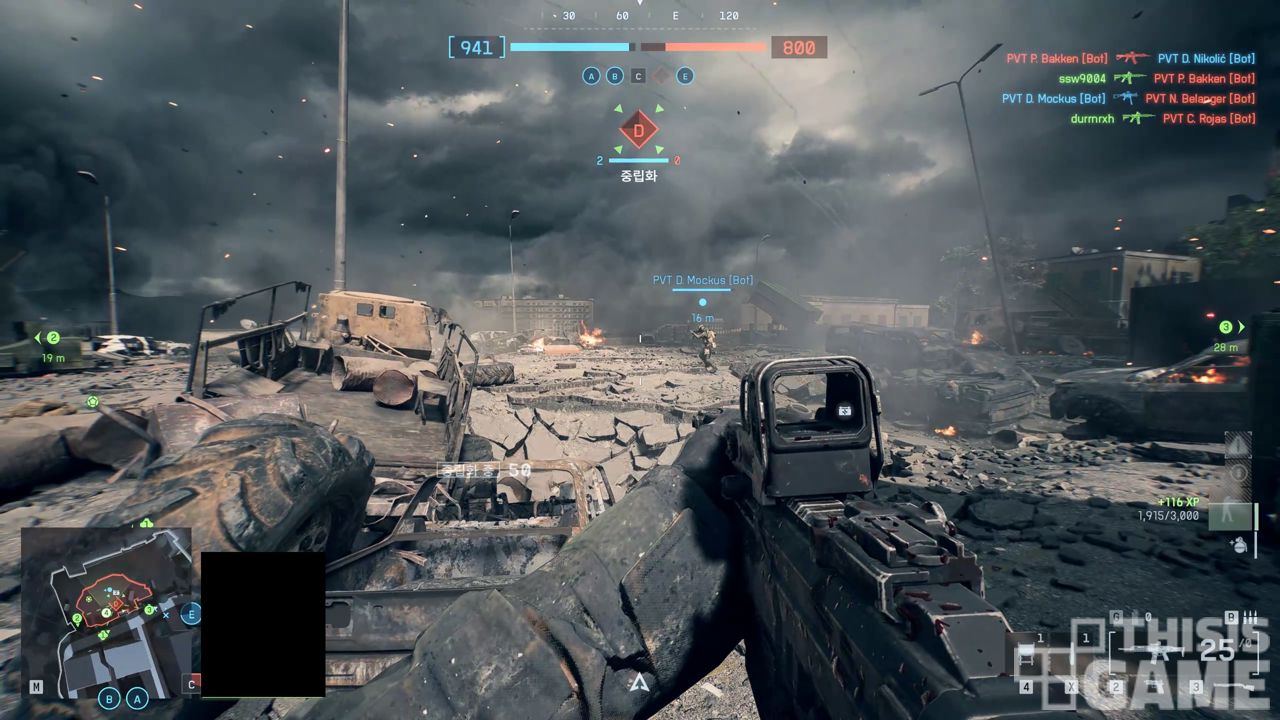Click the objective E marker on the minimap
This screenshot has height=720, width=1280.
point(190,613)
